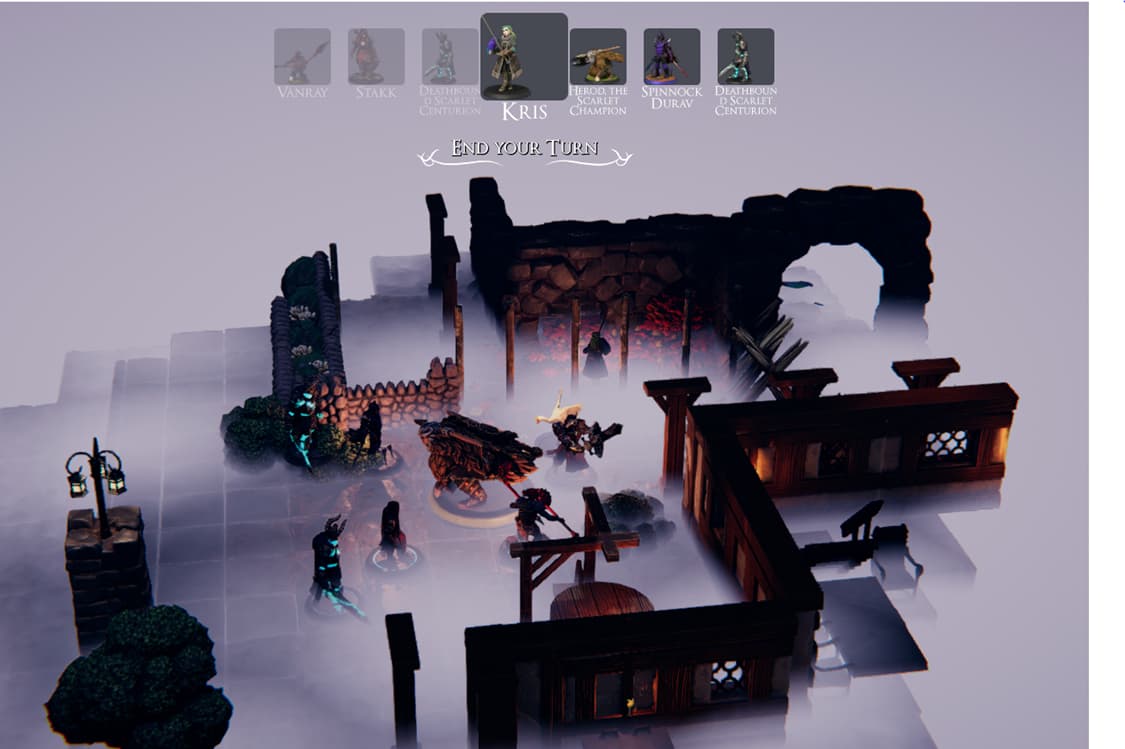The width and height of the screenshot is (1125, 749).
Task: Choose Stakk's turn order portrait
Action: [376, 57]
